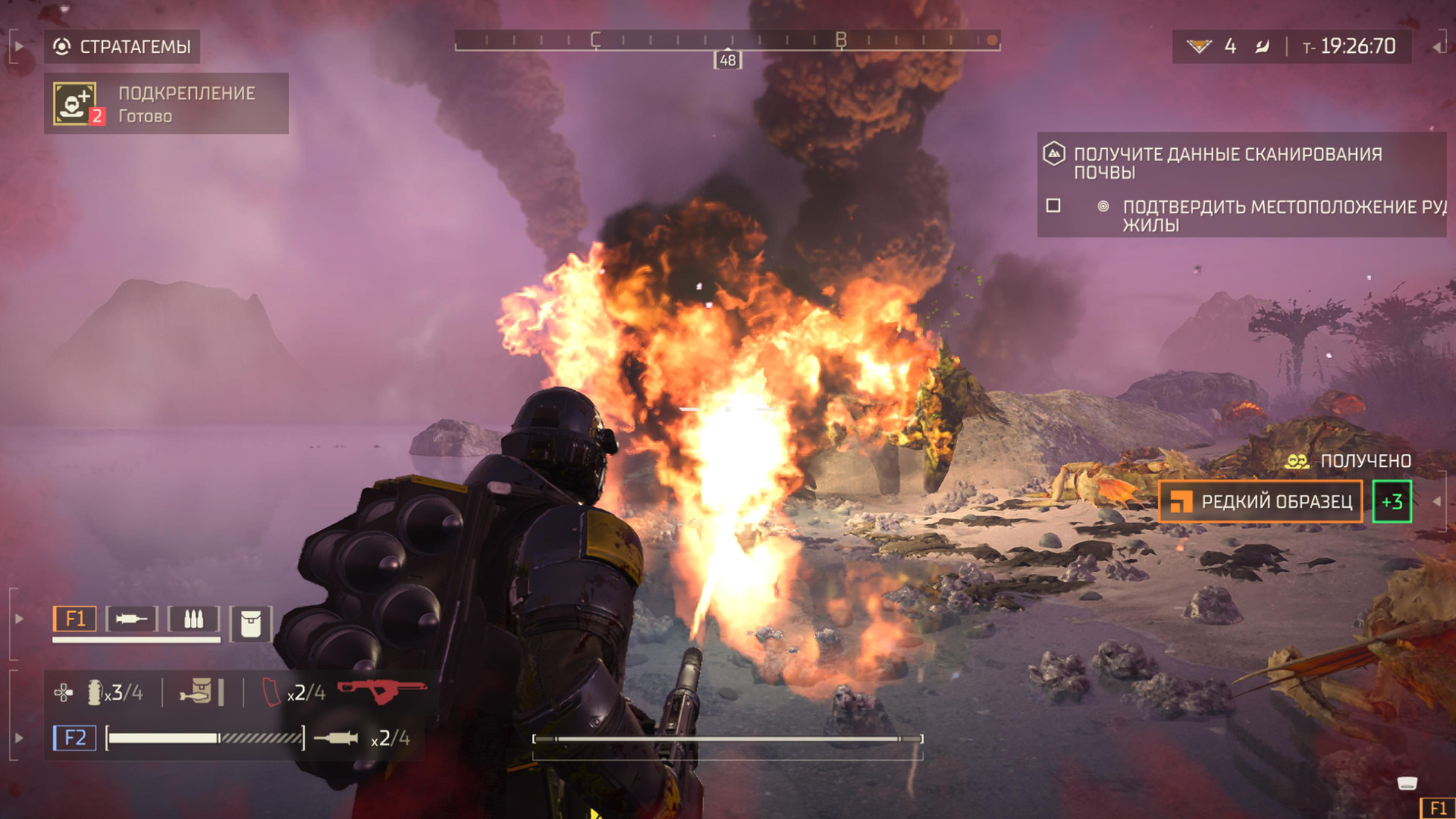Click the Редкий образец sample notification
Viewport: 1456px width, 819px height.
tap(1261, 502)
